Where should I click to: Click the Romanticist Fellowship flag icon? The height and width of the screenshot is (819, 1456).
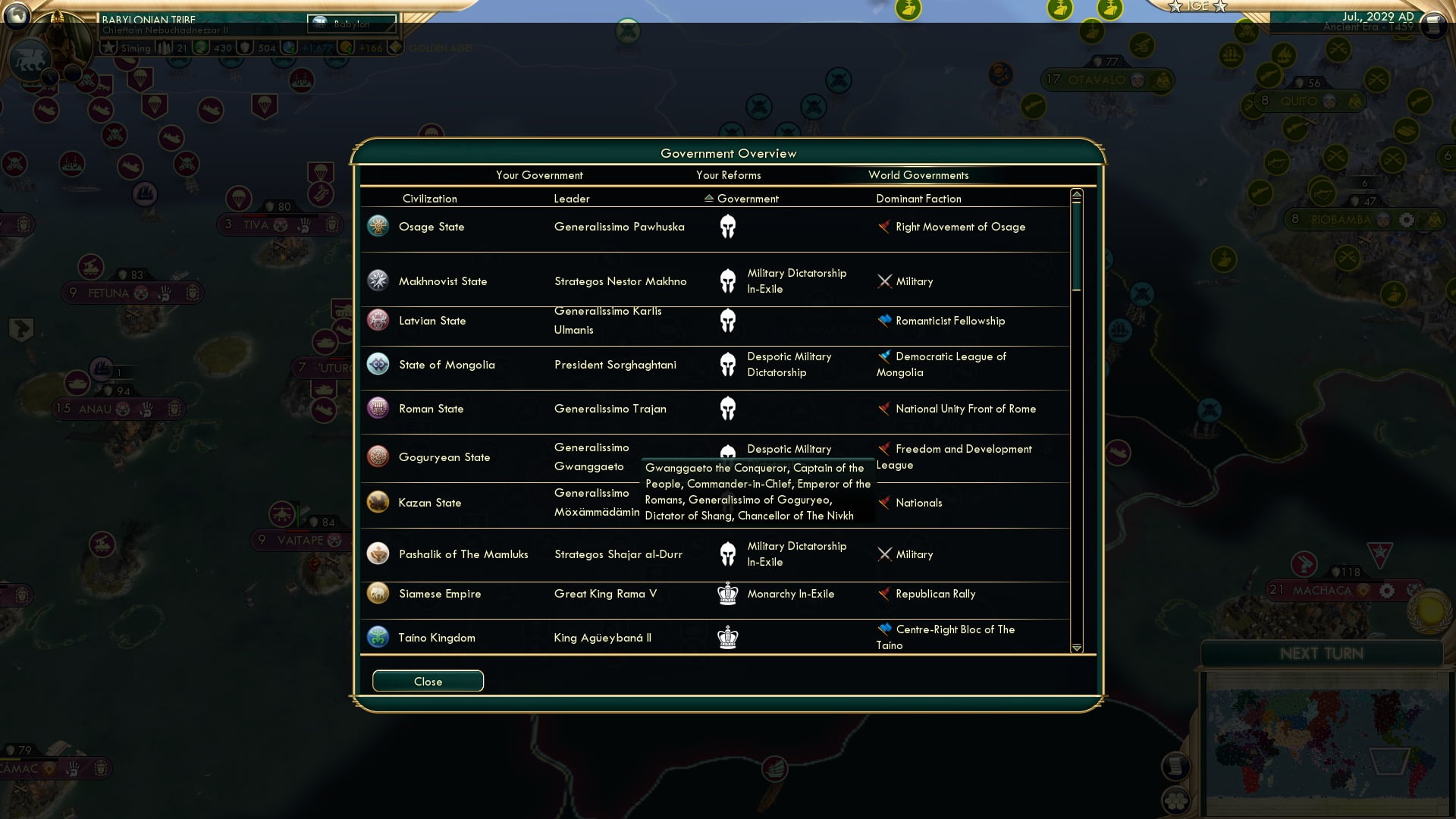pyautogui.click(x=884, y=321)
